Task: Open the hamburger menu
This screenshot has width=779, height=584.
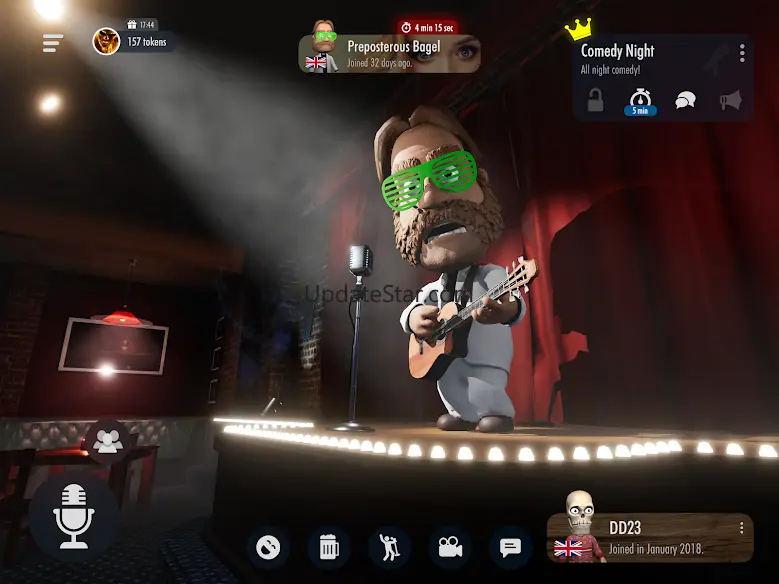Action: tap(53, 43)
